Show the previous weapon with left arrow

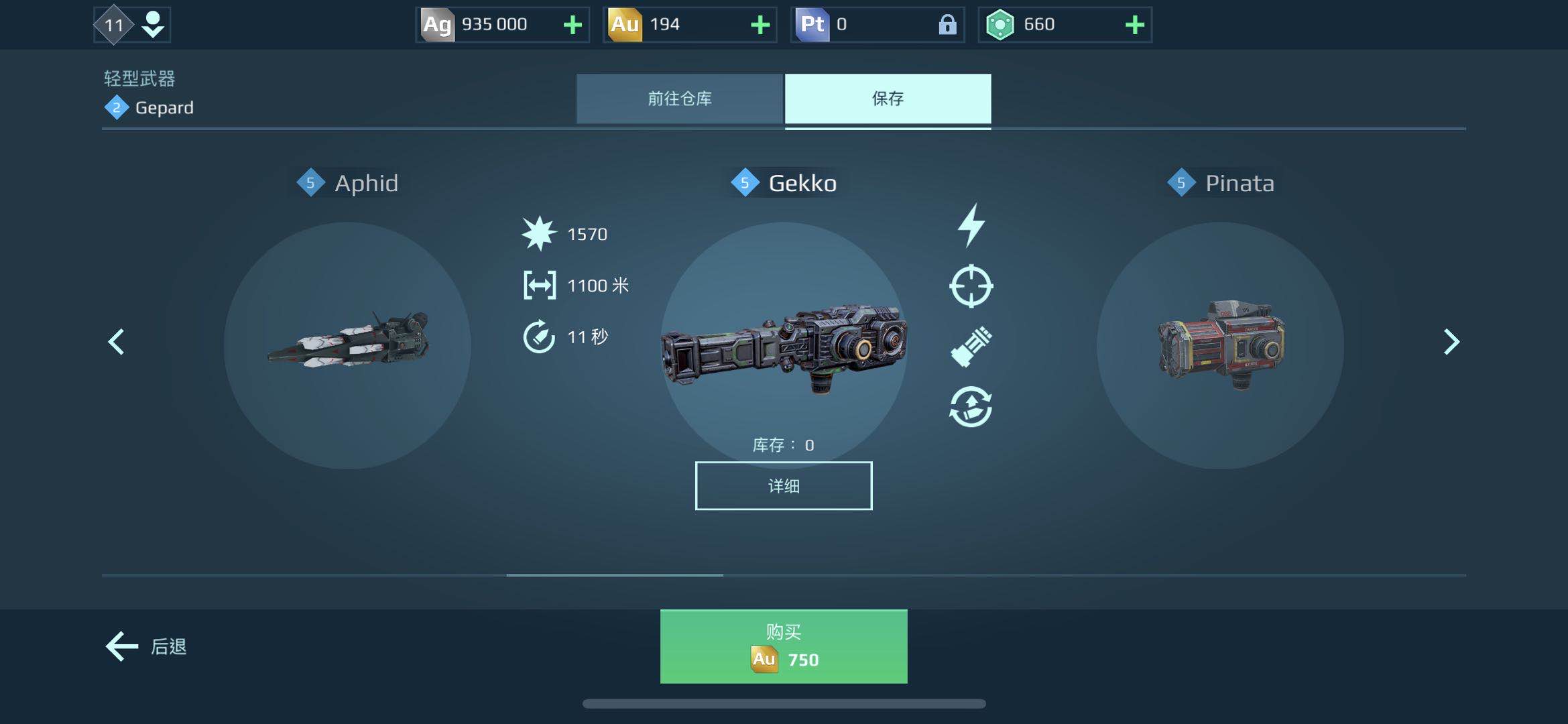117,342
